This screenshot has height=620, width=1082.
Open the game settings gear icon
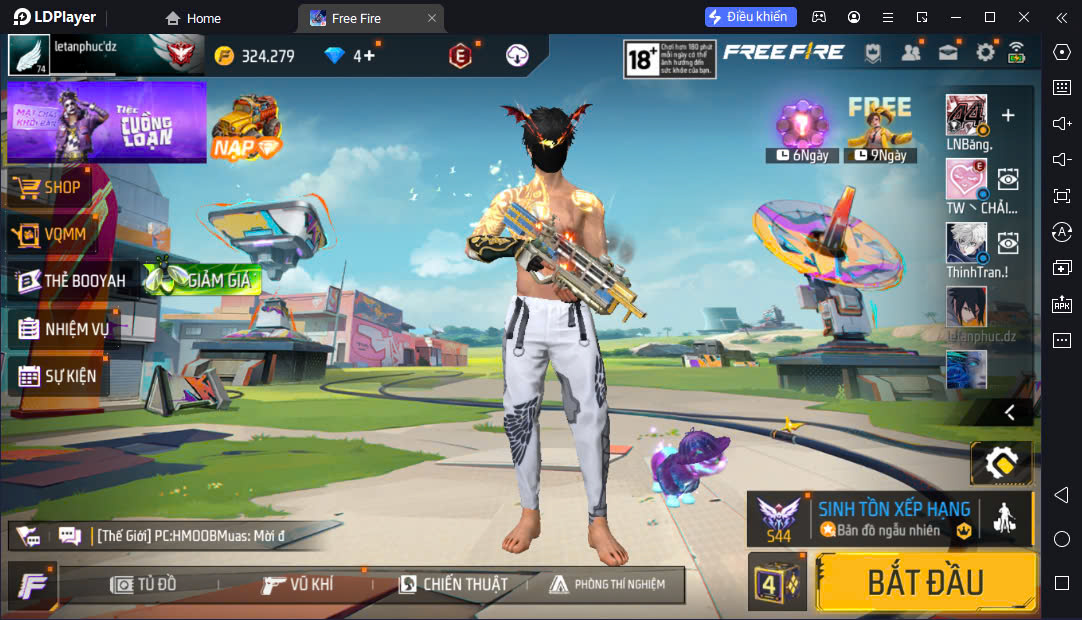[985, 53]
